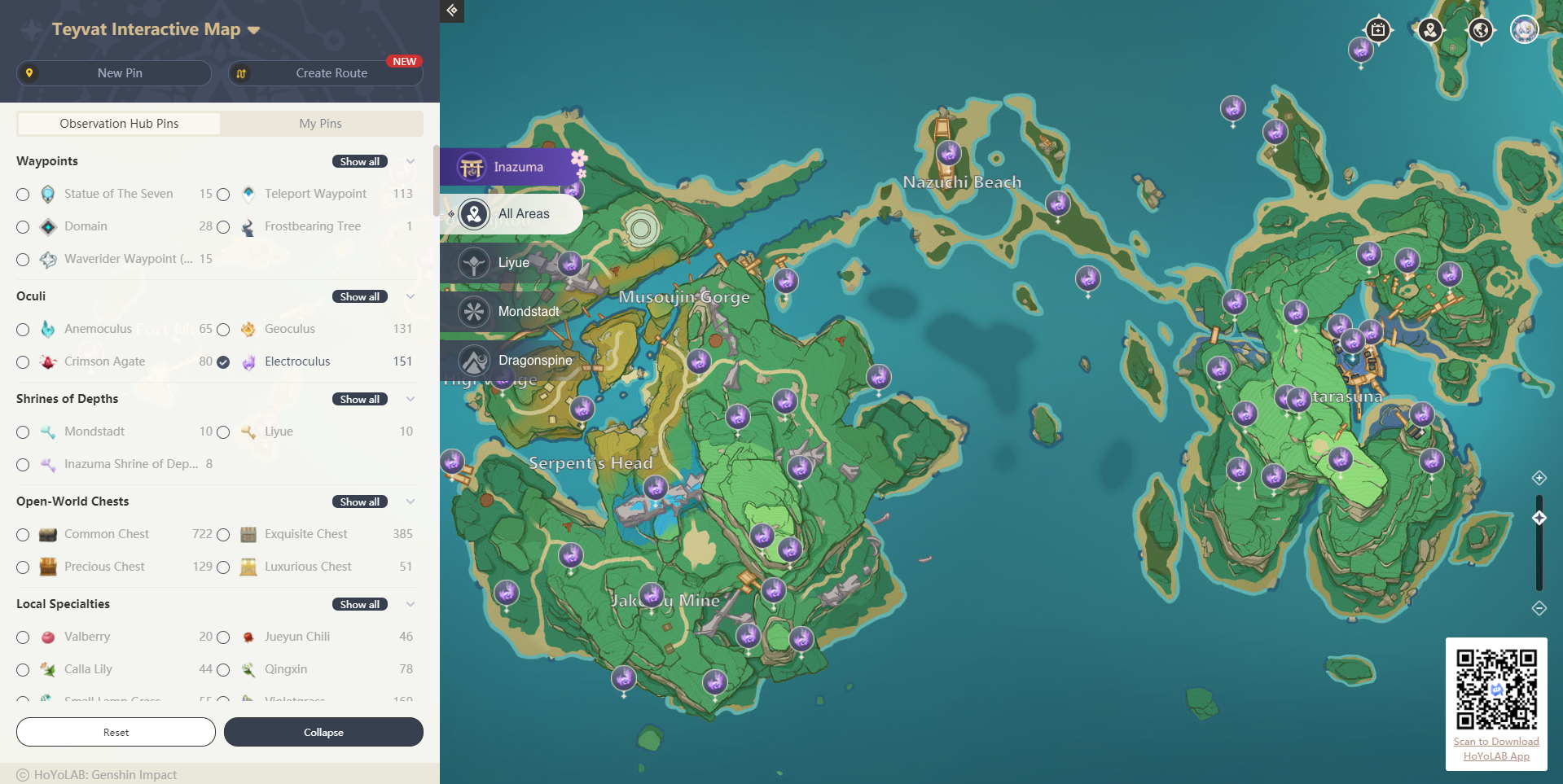Select the Observation Hub Pins tab
Image resolution: width=1563 pixels, height=784 pixels.
point(119,124)
